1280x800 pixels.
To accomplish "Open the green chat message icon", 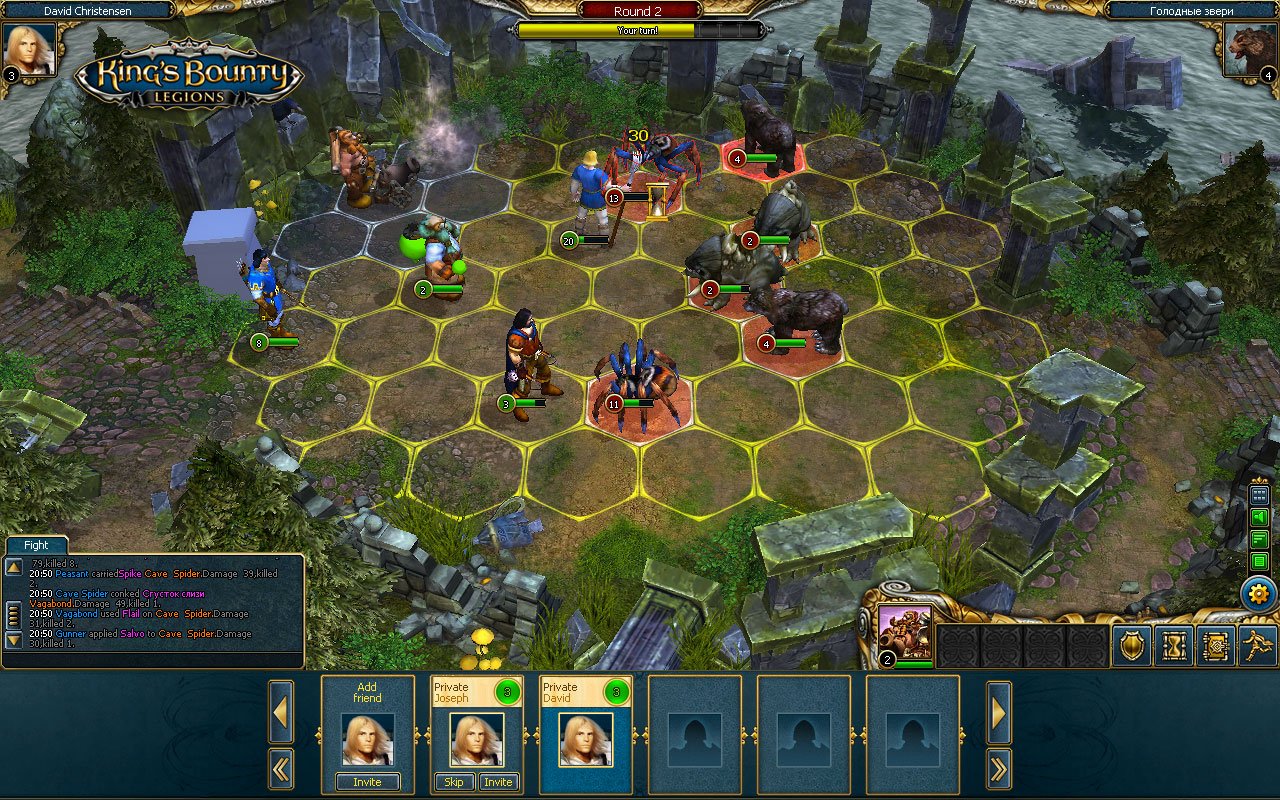I will (1258, 540).
